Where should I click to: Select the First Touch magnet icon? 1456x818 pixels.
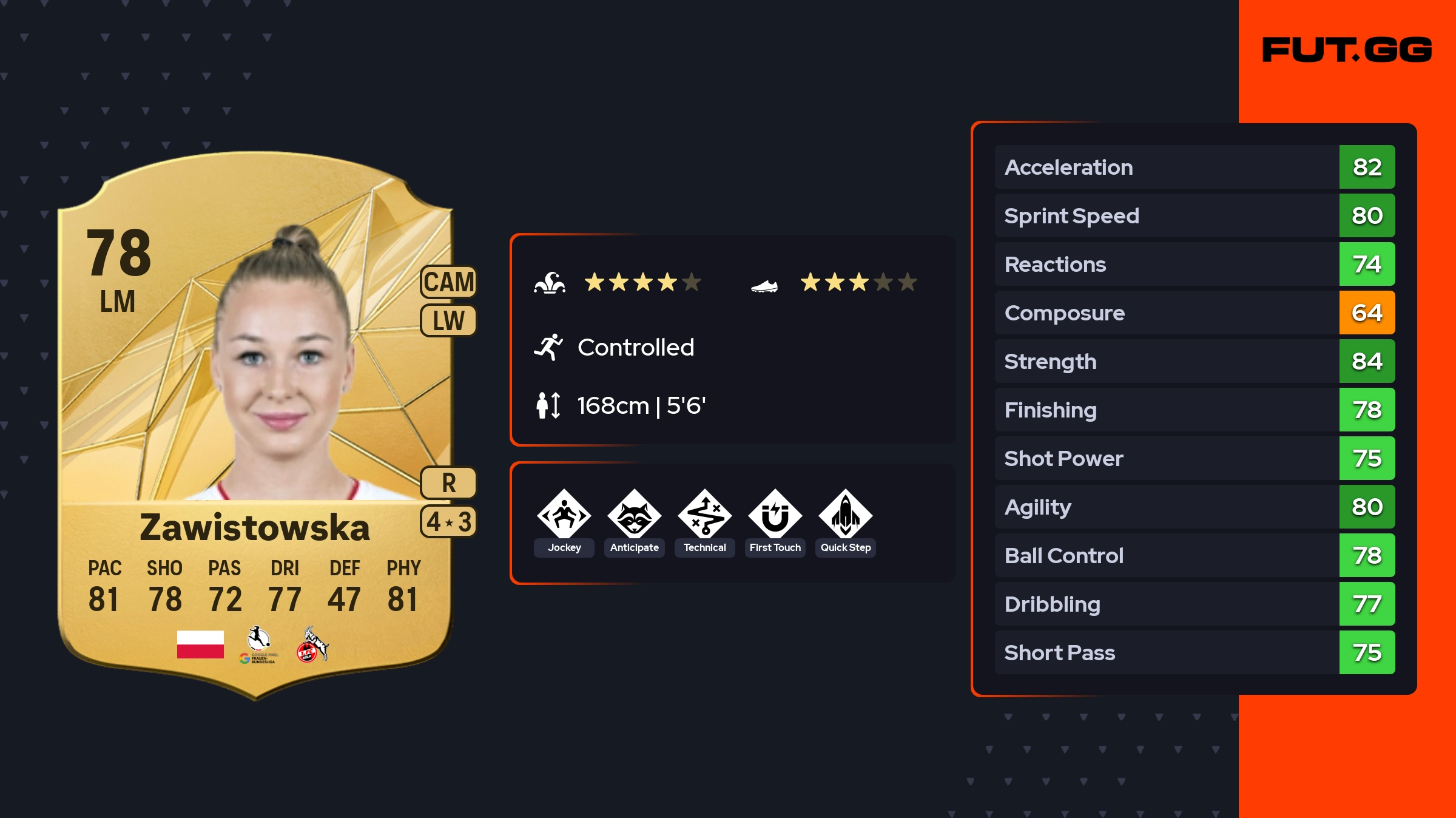click(775, 516)
